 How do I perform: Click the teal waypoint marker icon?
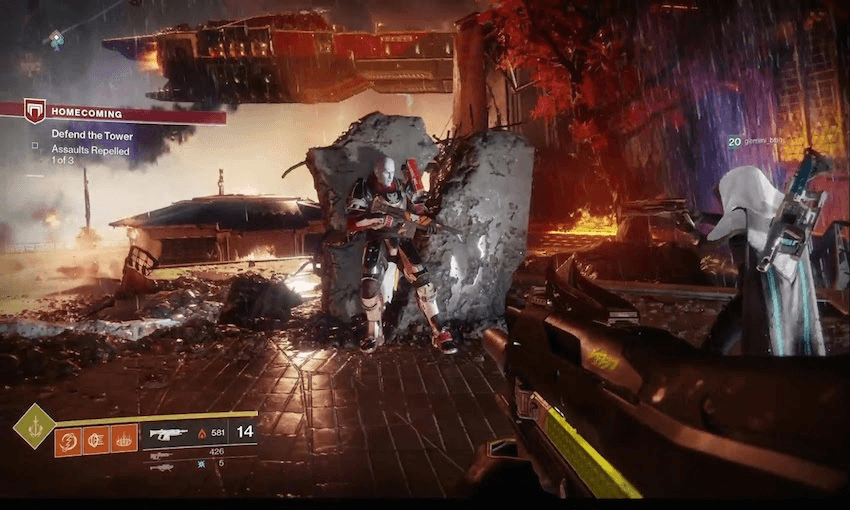click(x=57, y=38)
